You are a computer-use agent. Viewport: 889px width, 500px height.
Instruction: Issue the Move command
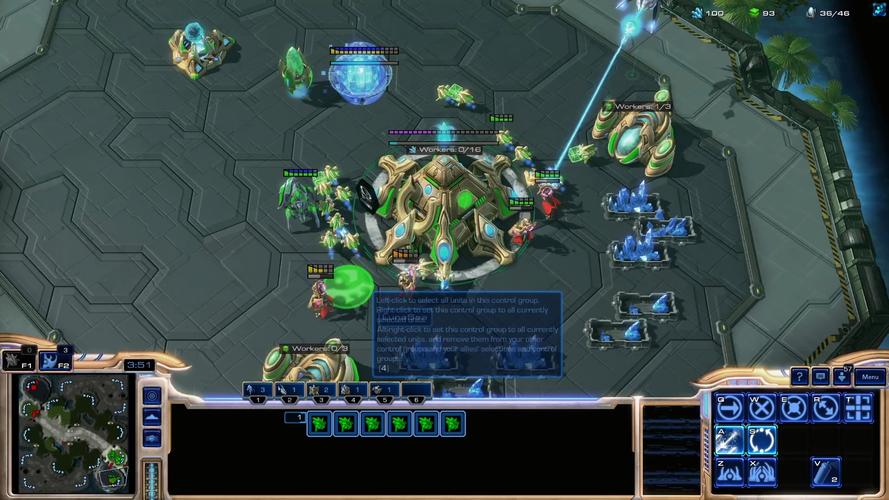[729, 408]
